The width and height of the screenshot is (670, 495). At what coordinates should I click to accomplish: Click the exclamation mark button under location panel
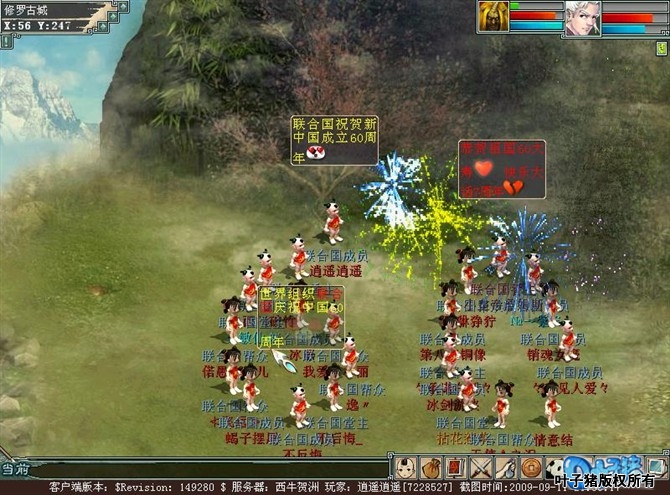click(7, 42)
